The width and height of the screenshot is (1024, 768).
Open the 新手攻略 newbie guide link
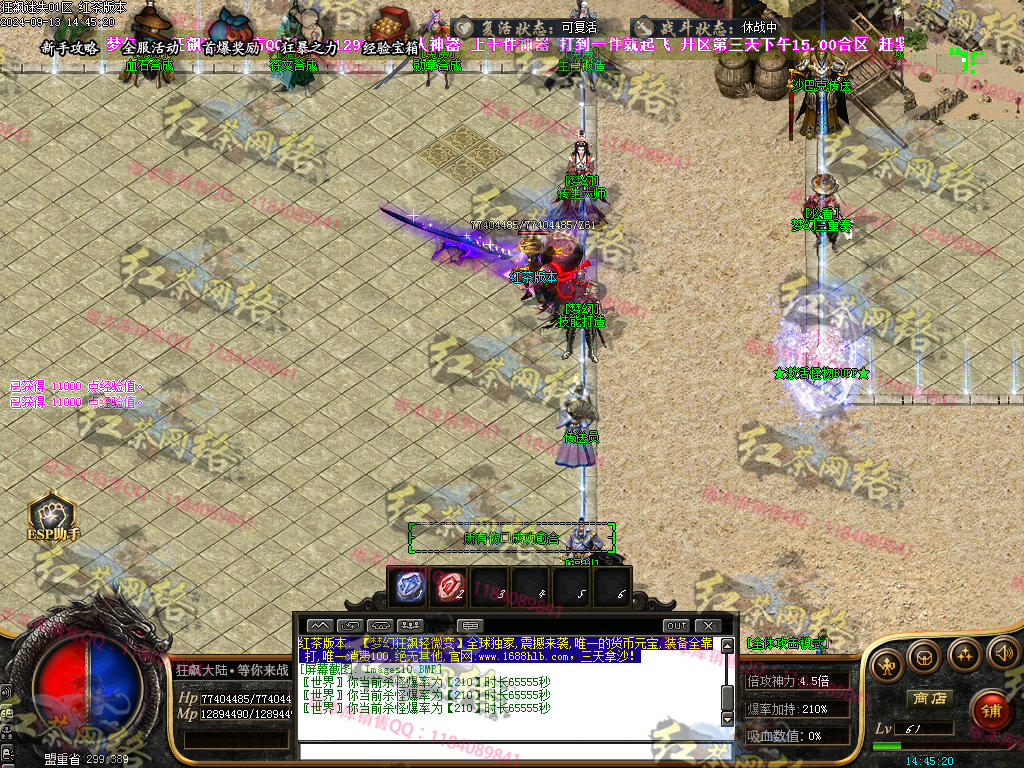[x=70, y=47]
